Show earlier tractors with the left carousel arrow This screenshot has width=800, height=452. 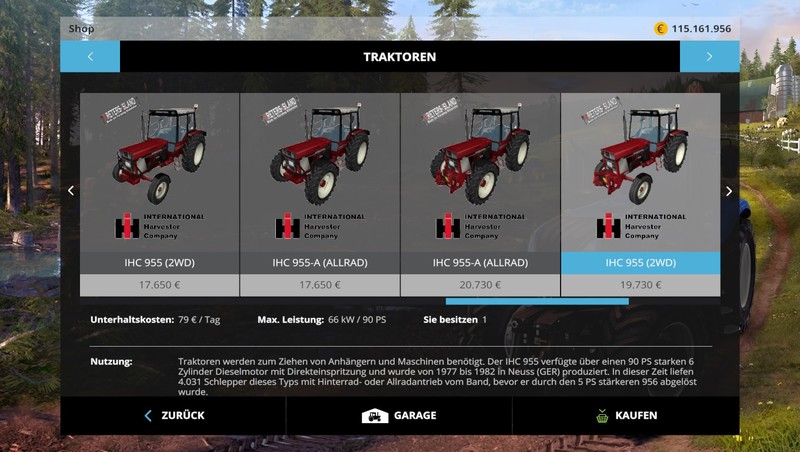[70, 191]
